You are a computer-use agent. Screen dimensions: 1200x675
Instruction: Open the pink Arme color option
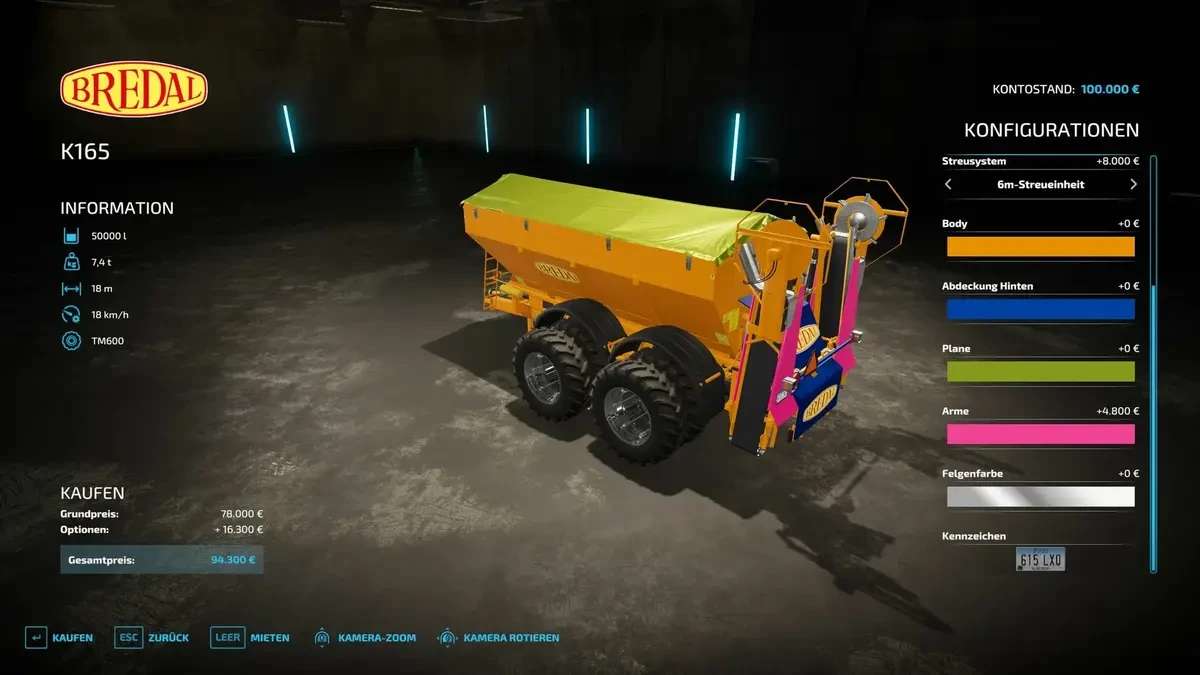coord(1040,434)
